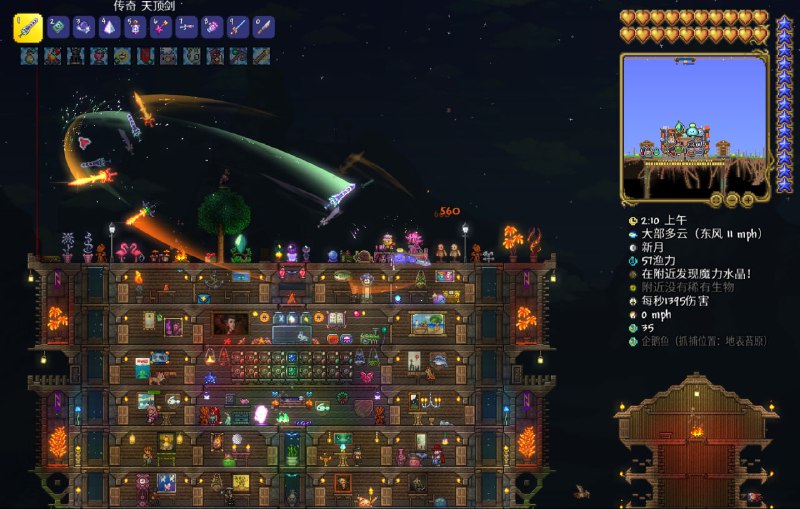Image resolution: width=800 pixels, height=509 pixels.
Task: Zoom out the minimap with the minus button
Action: point(732,199)
